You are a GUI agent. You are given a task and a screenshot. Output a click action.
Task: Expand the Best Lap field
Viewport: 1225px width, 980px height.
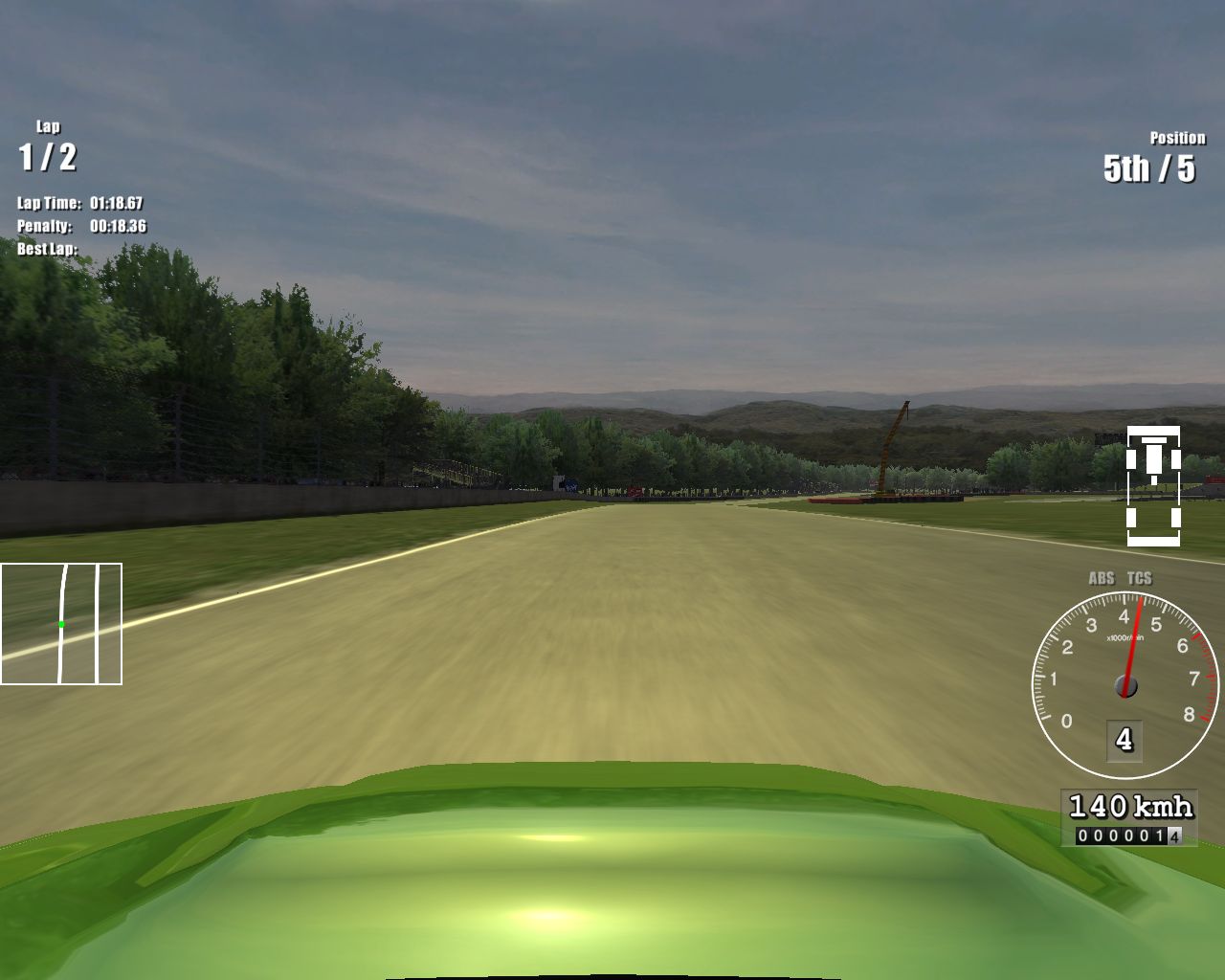(46, 247)
